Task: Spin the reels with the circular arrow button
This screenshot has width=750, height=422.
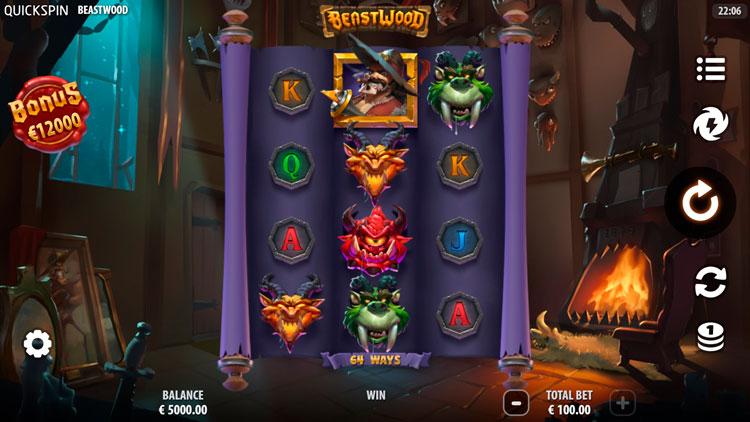Action: pyautogui.click(x=701, y=203)
